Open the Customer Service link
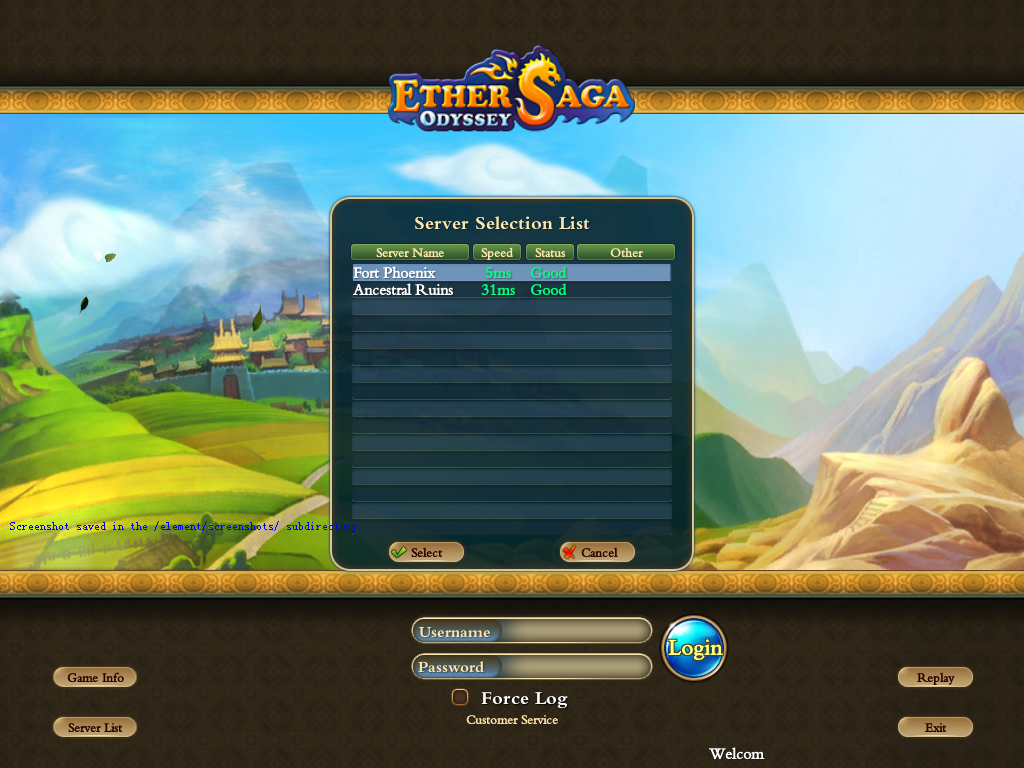The width and height of the screenshot is (1024, 768). click(512, 720)
